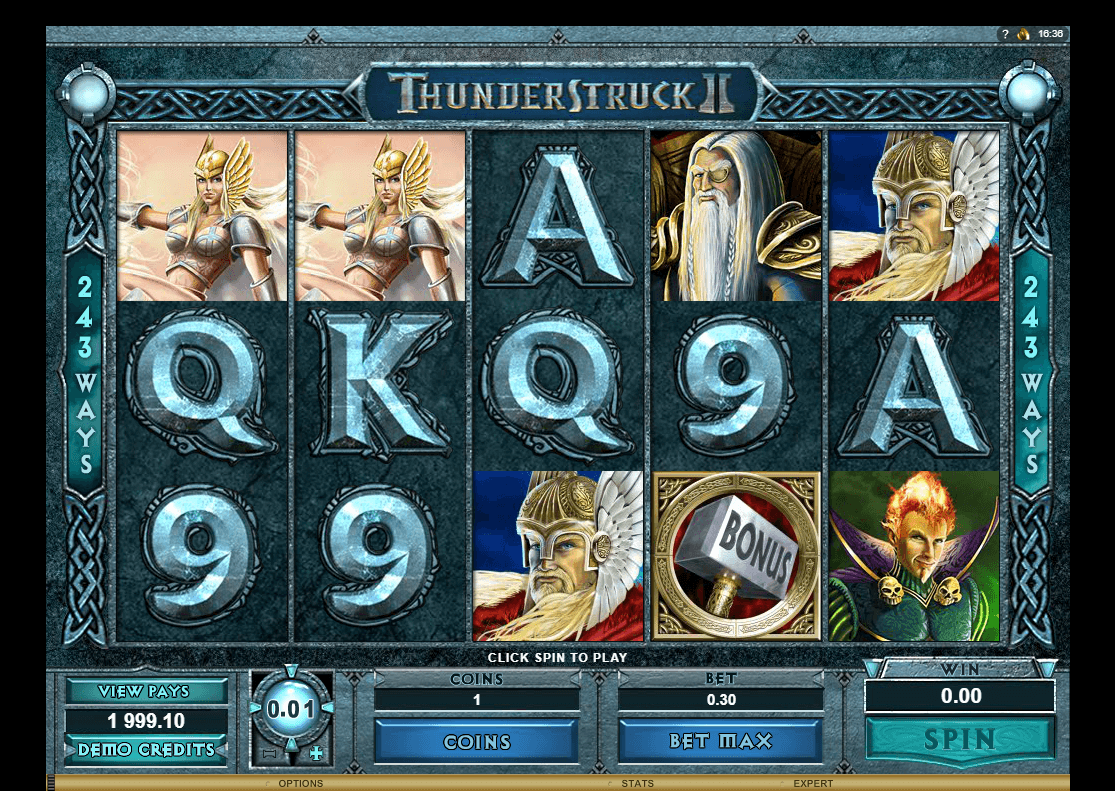
Task: Toggle sound with the gold speaker icon
Action: point(1023,34)
